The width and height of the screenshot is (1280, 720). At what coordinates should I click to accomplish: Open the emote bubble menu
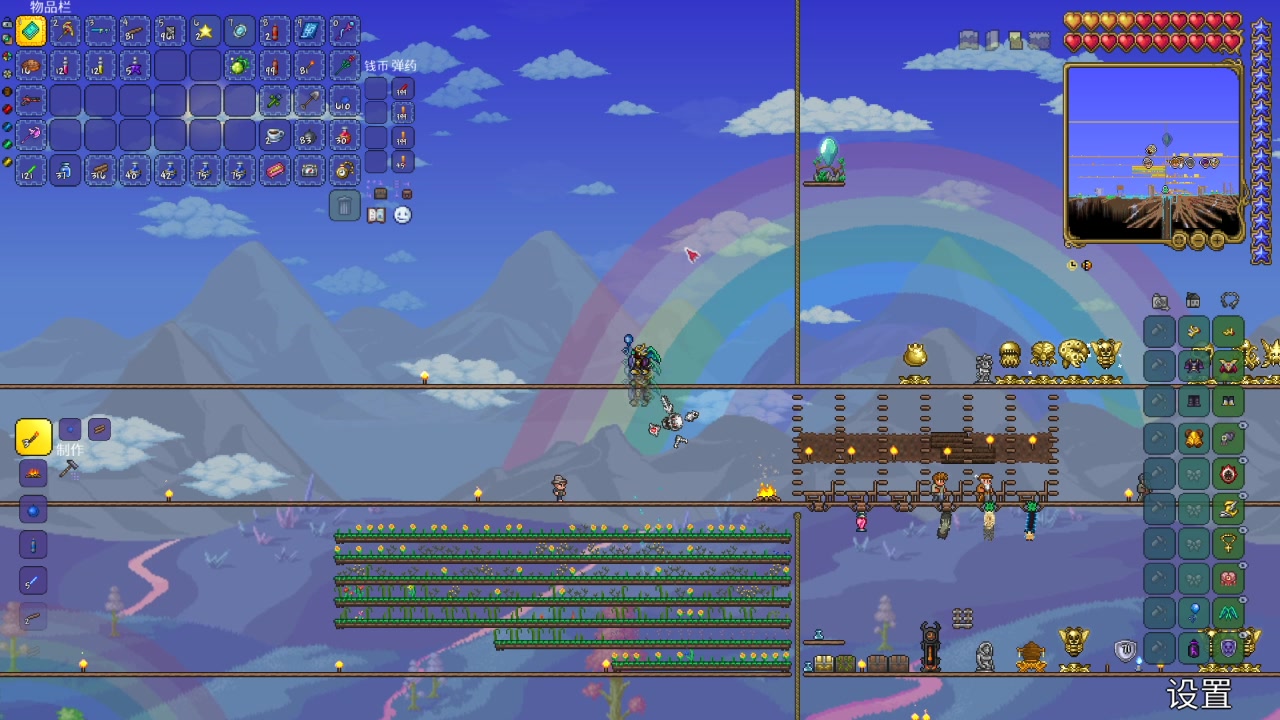[402, 215]
